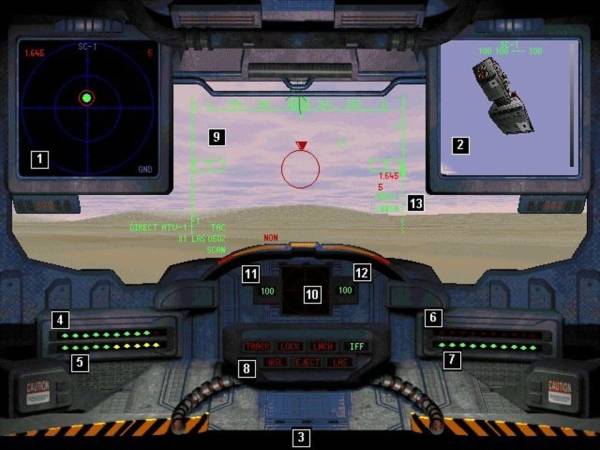
Task: Activate the LOCK indicator button
Action: [x=290, y=346]
